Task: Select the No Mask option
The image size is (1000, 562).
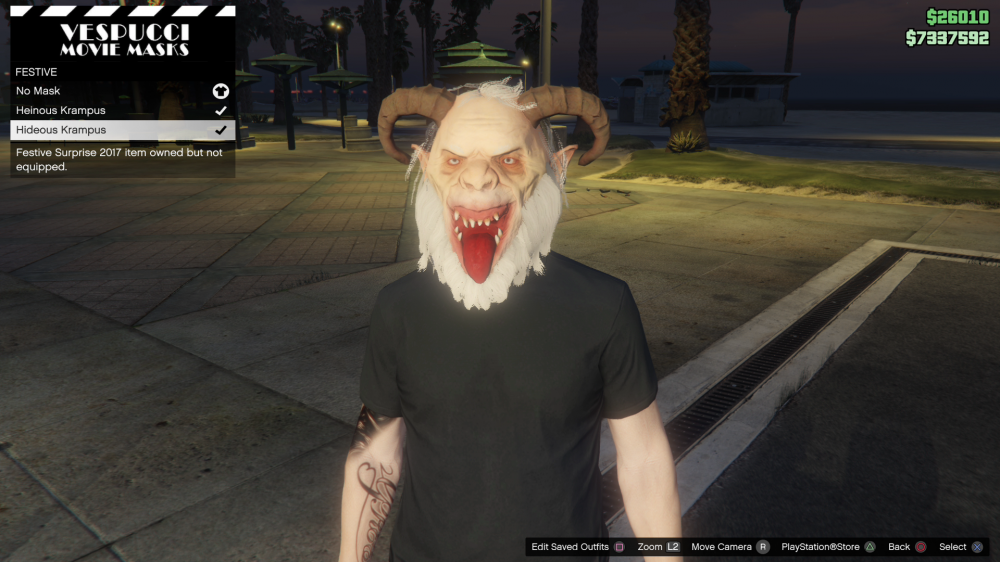Action: [122, 91]
